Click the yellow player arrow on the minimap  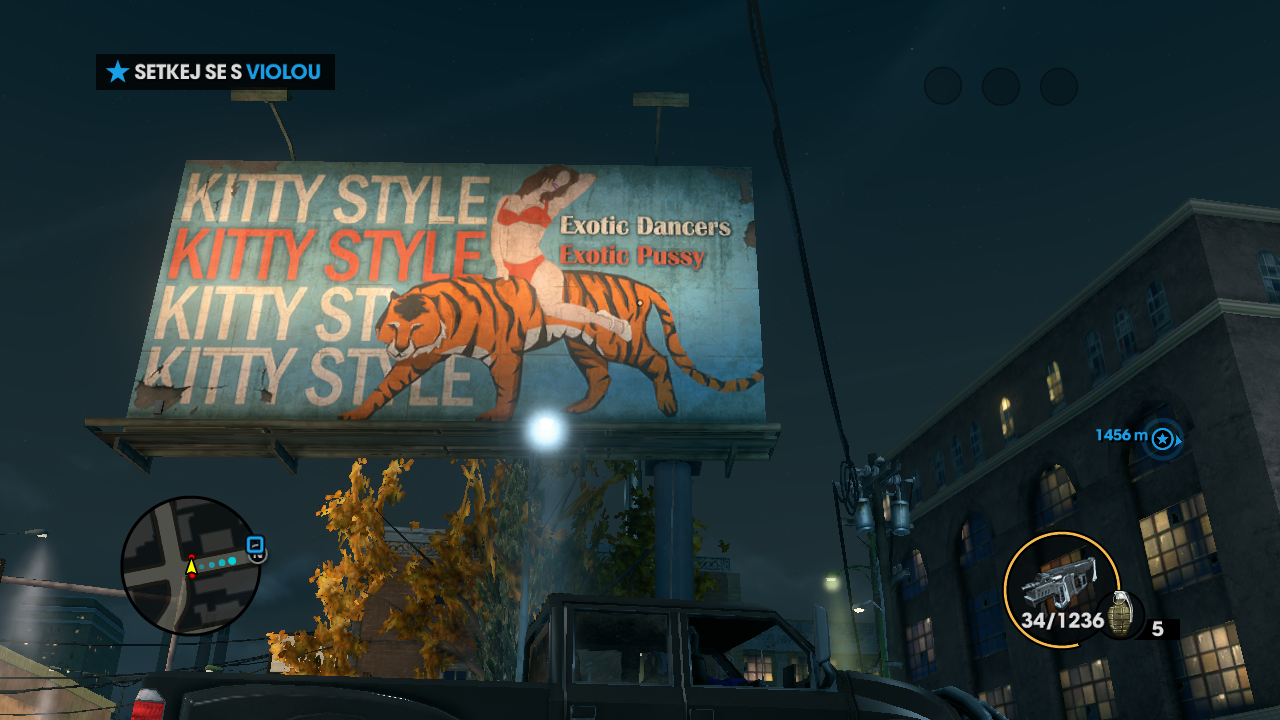[x=191, y=566]
